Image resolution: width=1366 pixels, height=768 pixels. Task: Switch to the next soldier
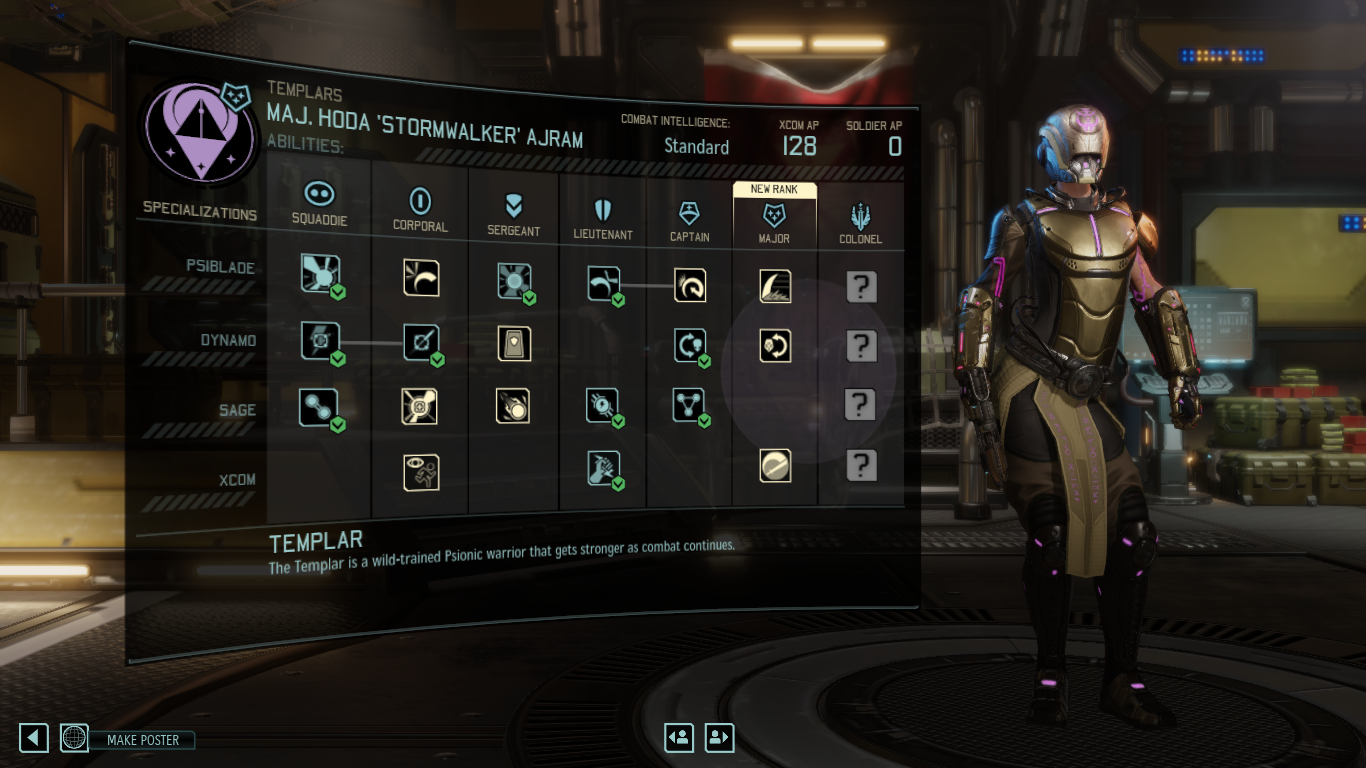click(719, 738)
